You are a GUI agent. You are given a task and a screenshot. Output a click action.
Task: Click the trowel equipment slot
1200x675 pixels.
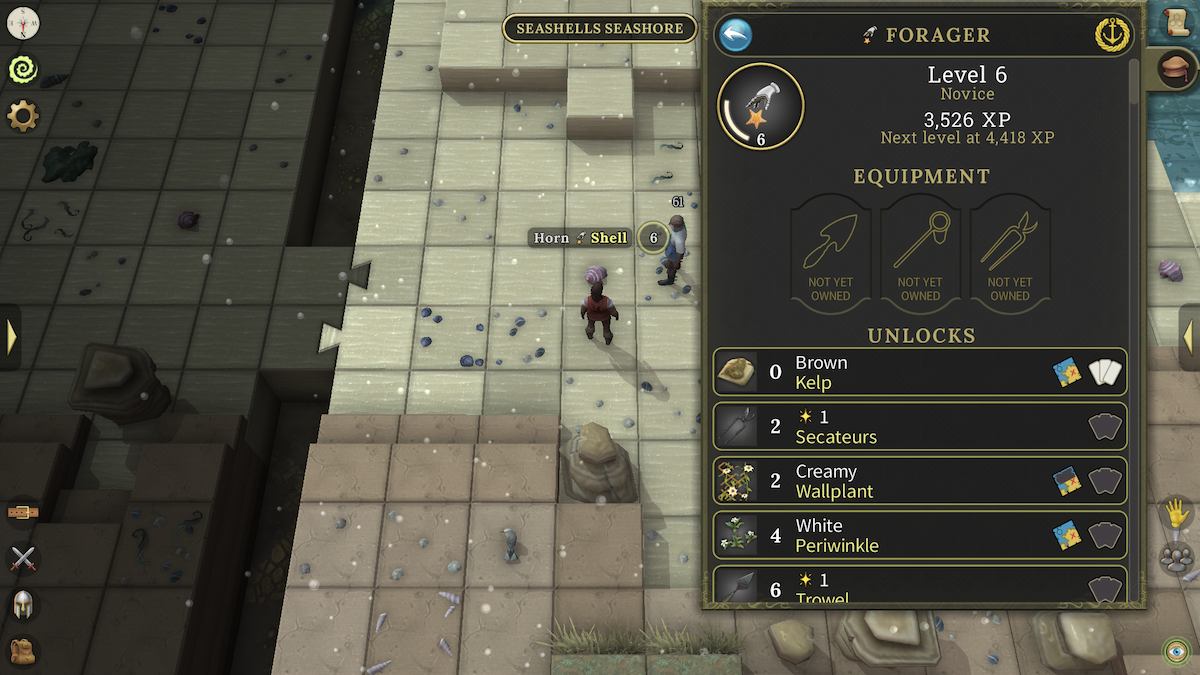[830, 254]
